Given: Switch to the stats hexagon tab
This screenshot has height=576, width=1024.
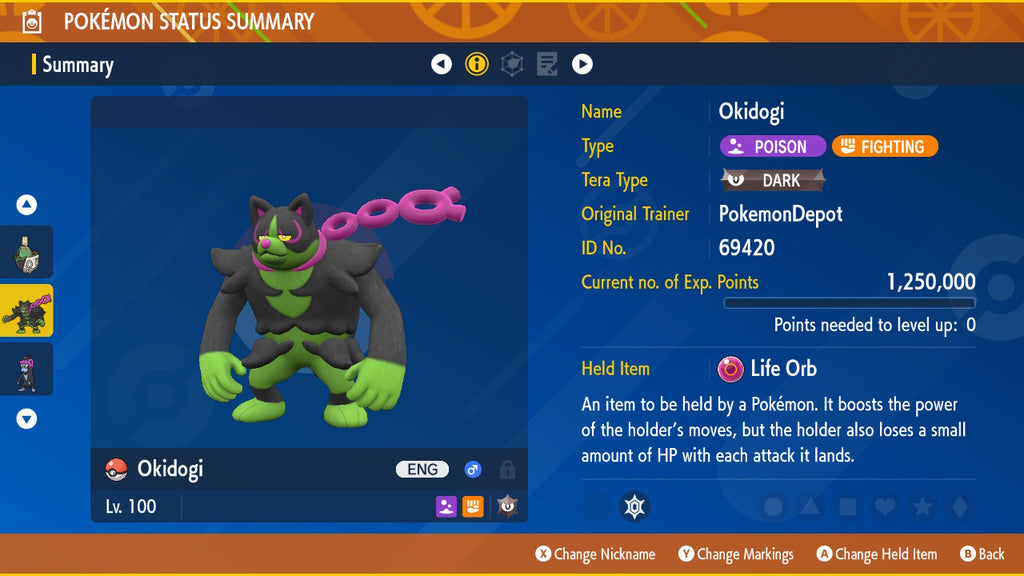Looking at the screenshot, I should [x=512, y=65].
